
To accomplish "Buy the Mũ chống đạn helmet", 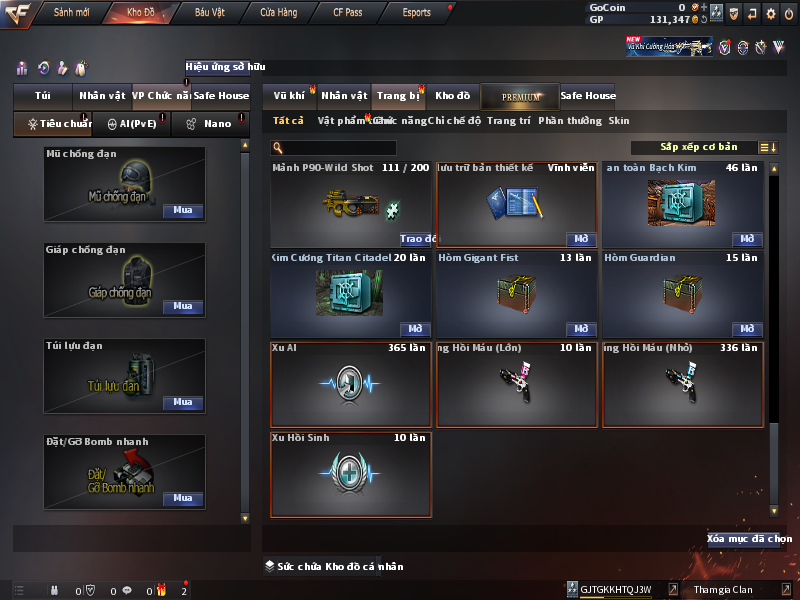I will [x=182, y=211].
